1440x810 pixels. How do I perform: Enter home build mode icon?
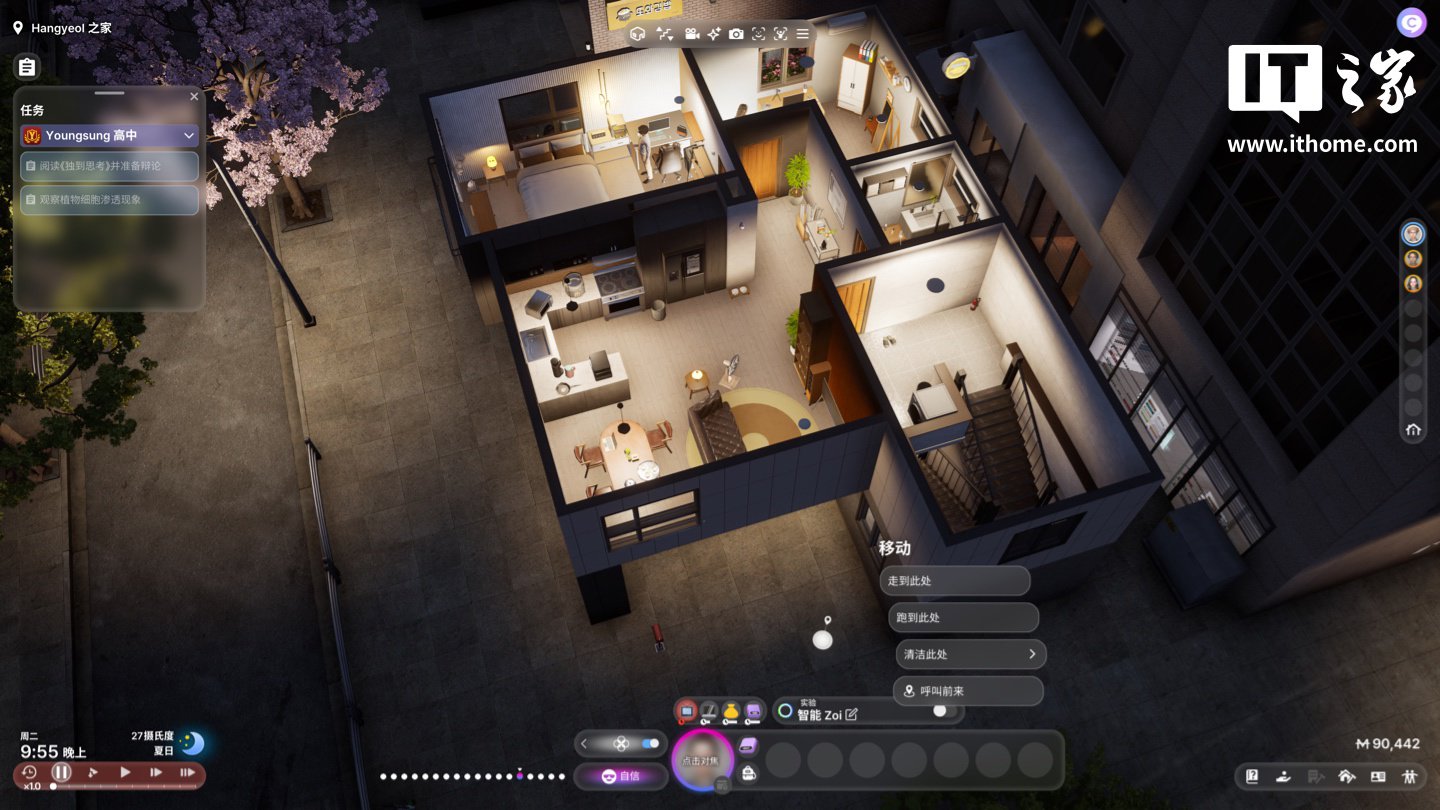(1346, 776)
